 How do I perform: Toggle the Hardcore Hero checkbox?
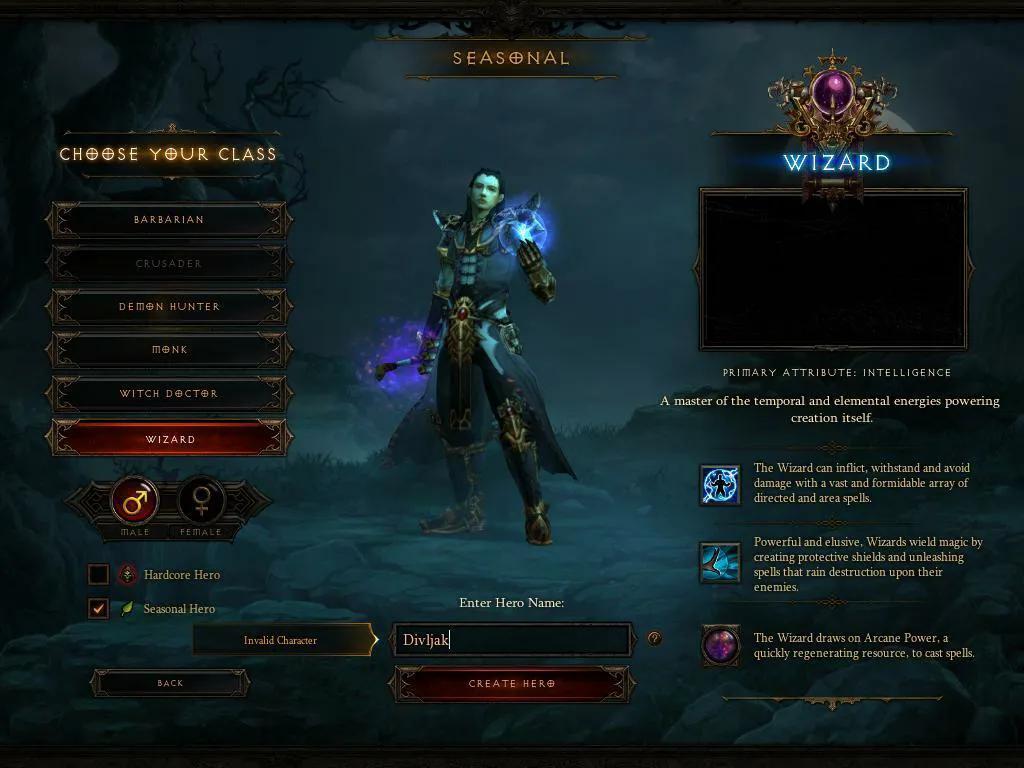[x=98, y=575]
